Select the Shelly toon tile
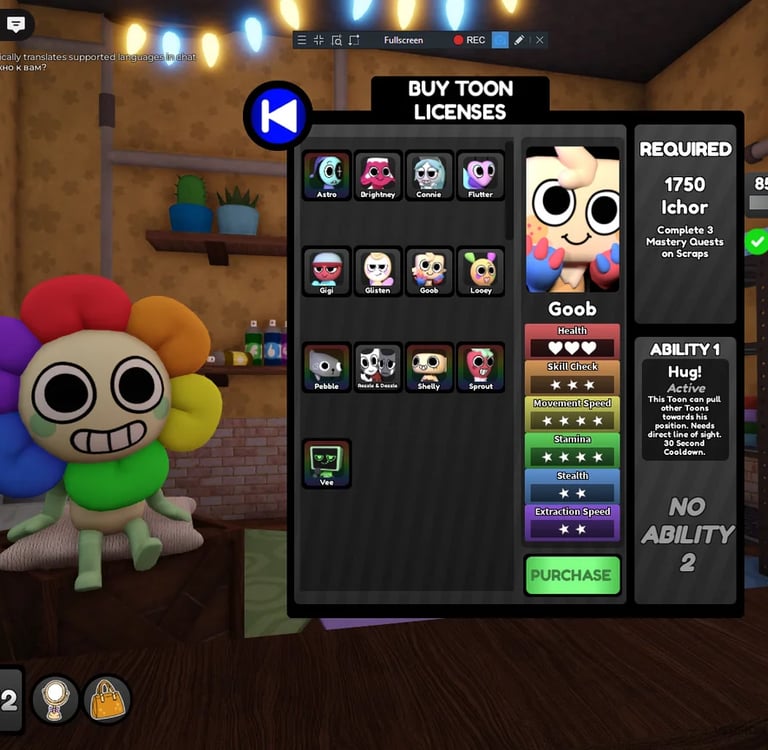The image size is (768, 750). click(429, 367)
